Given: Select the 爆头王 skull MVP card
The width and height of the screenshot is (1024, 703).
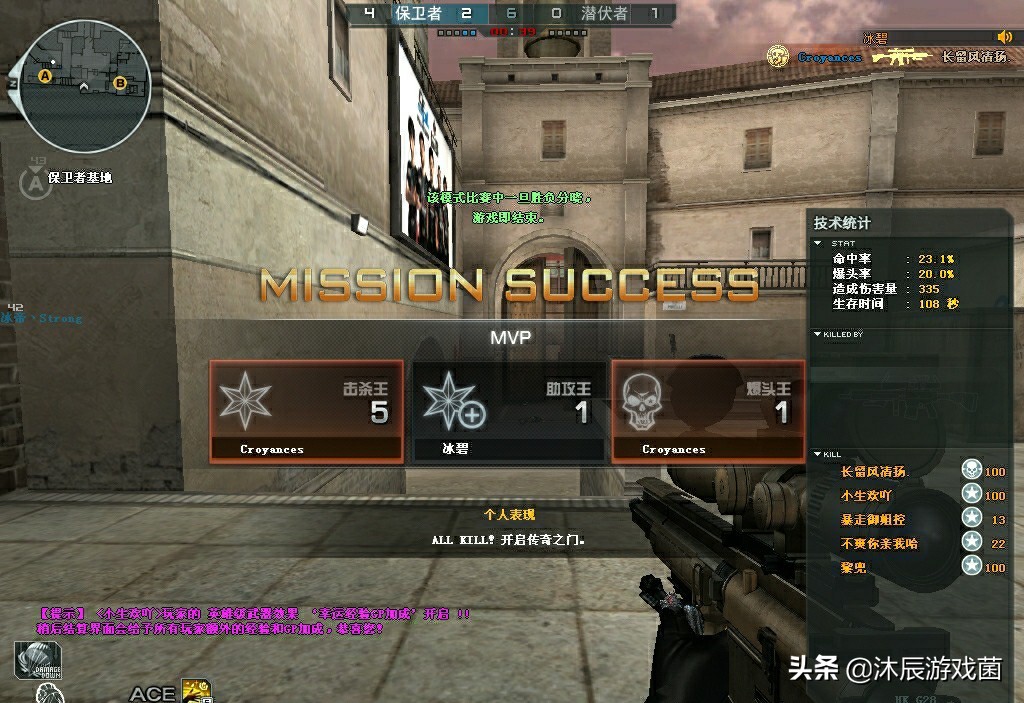Looking at the screenshot, I should coord(708,411).
